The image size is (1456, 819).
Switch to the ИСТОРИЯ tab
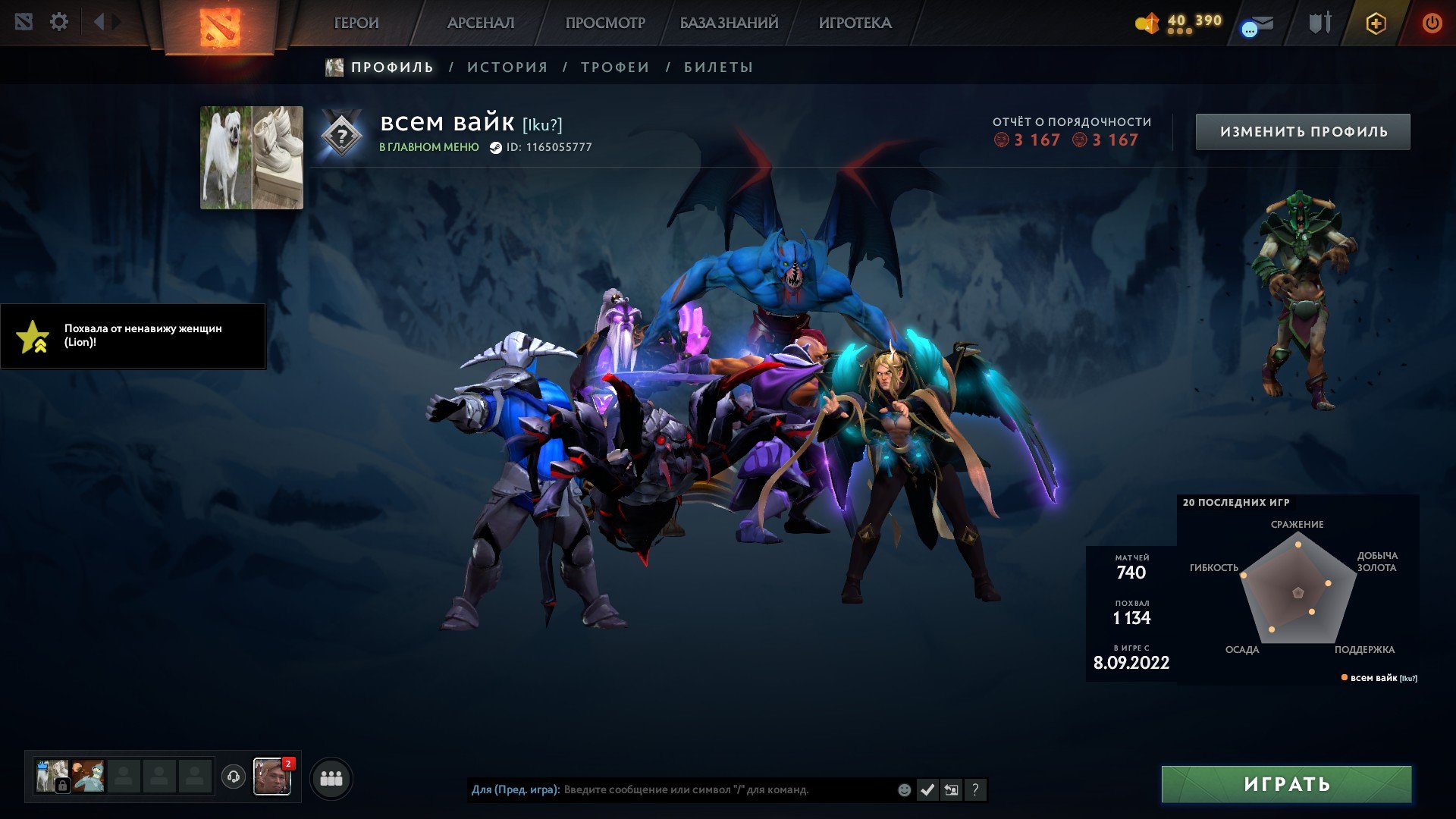[507, 67]
